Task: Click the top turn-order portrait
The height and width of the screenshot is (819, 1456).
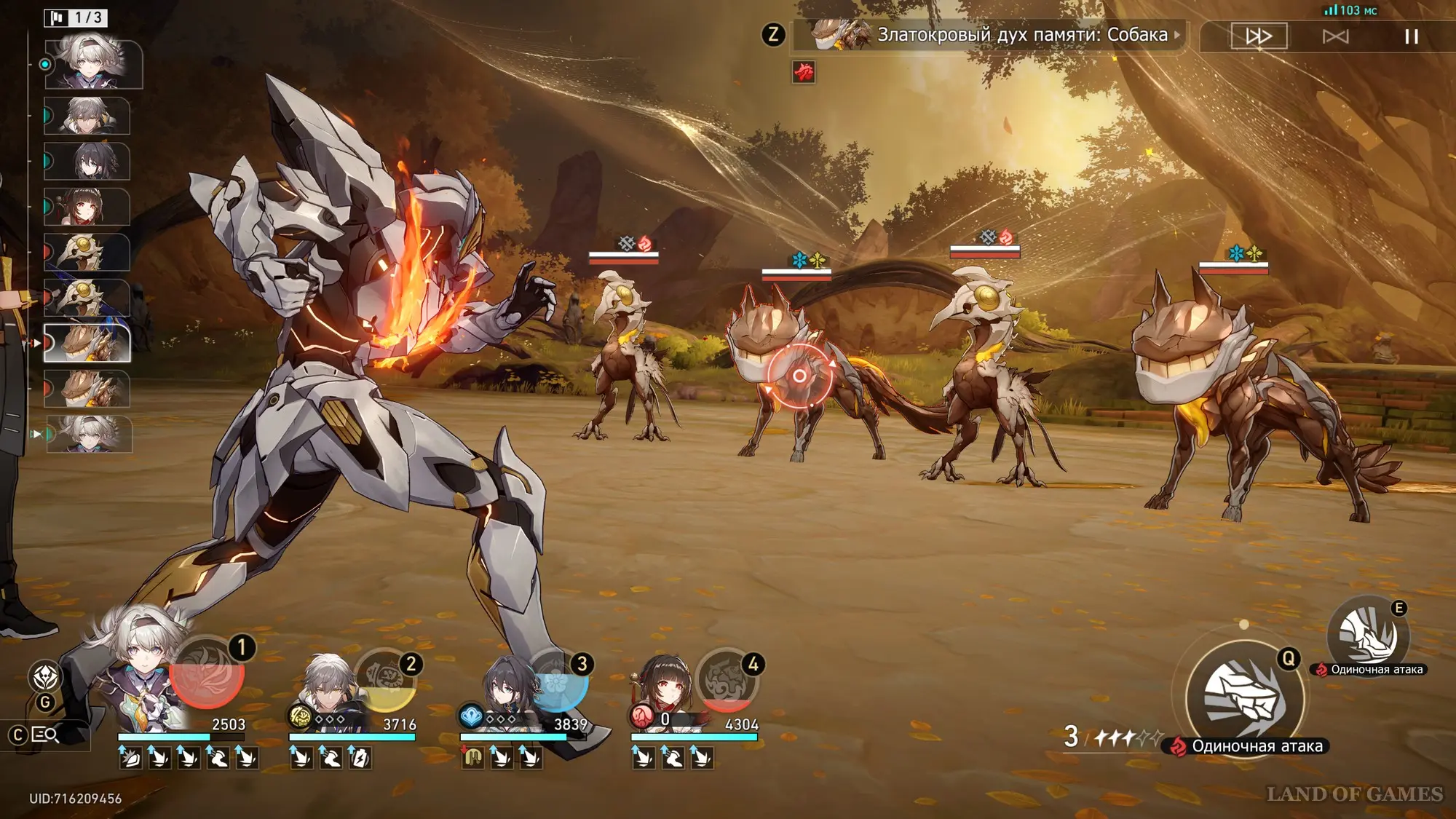Action: pos(93,64)
